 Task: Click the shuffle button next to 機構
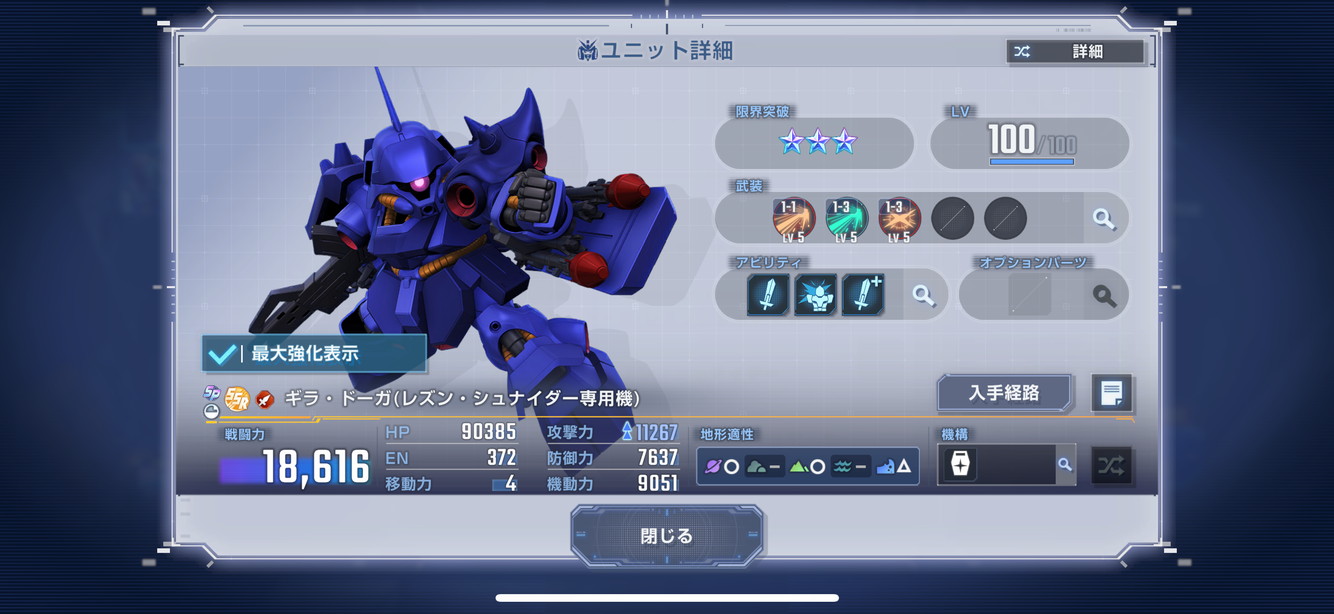click(1111, 465)
